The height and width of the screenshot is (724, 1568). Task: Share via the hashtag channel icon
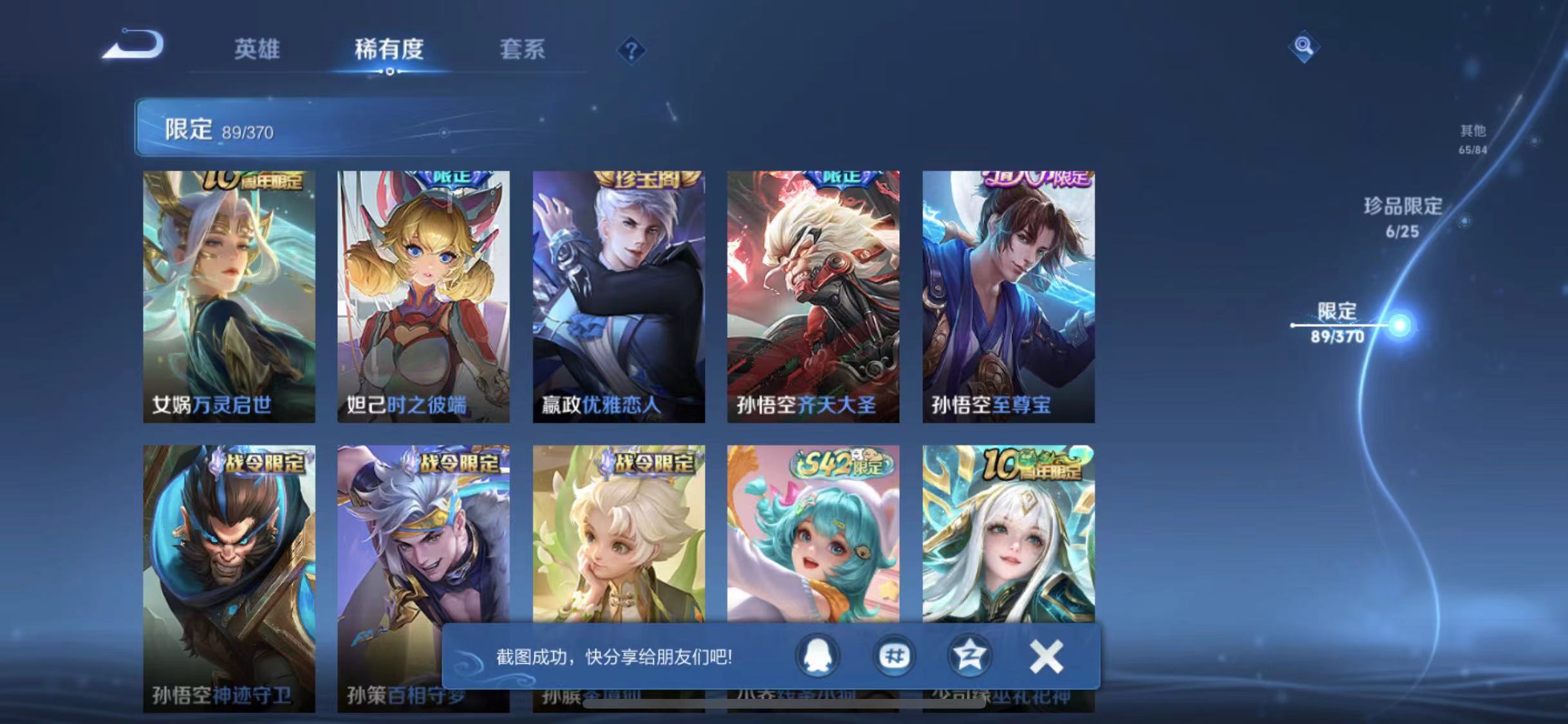895,656
